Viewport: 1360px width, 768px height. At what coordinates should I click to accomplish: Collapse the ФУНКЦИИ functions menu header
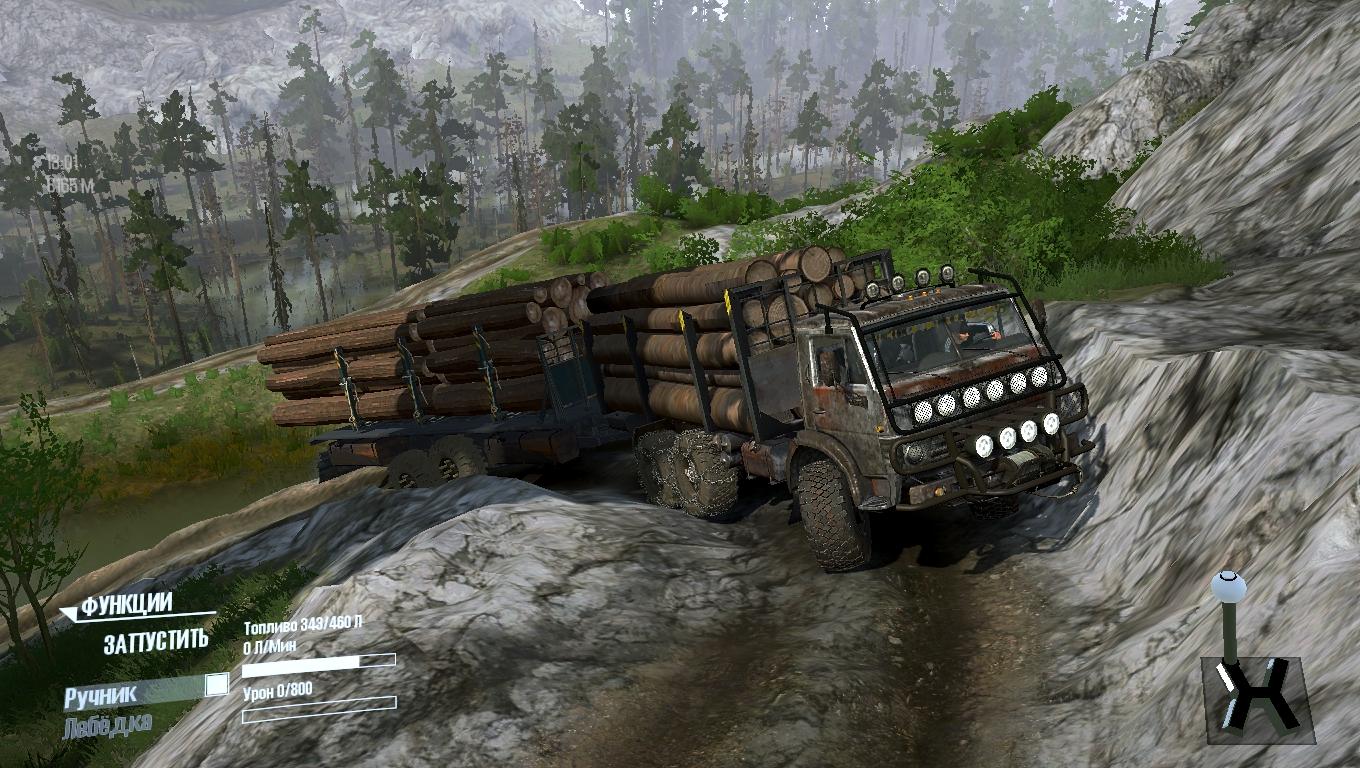[127, 605]
